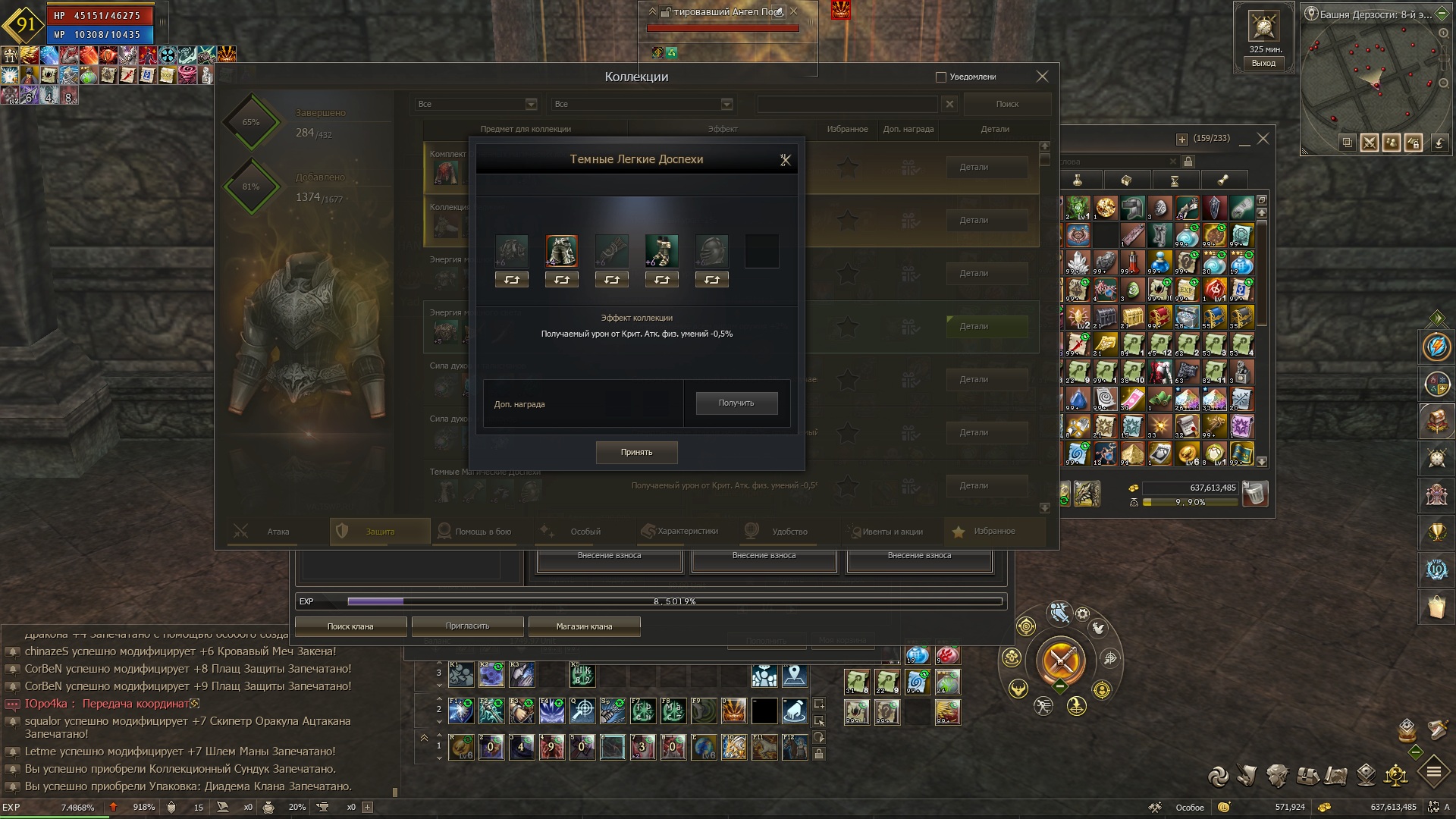Select the dark light helmet collection slot
1456x819 pixels.
point(711,251)
